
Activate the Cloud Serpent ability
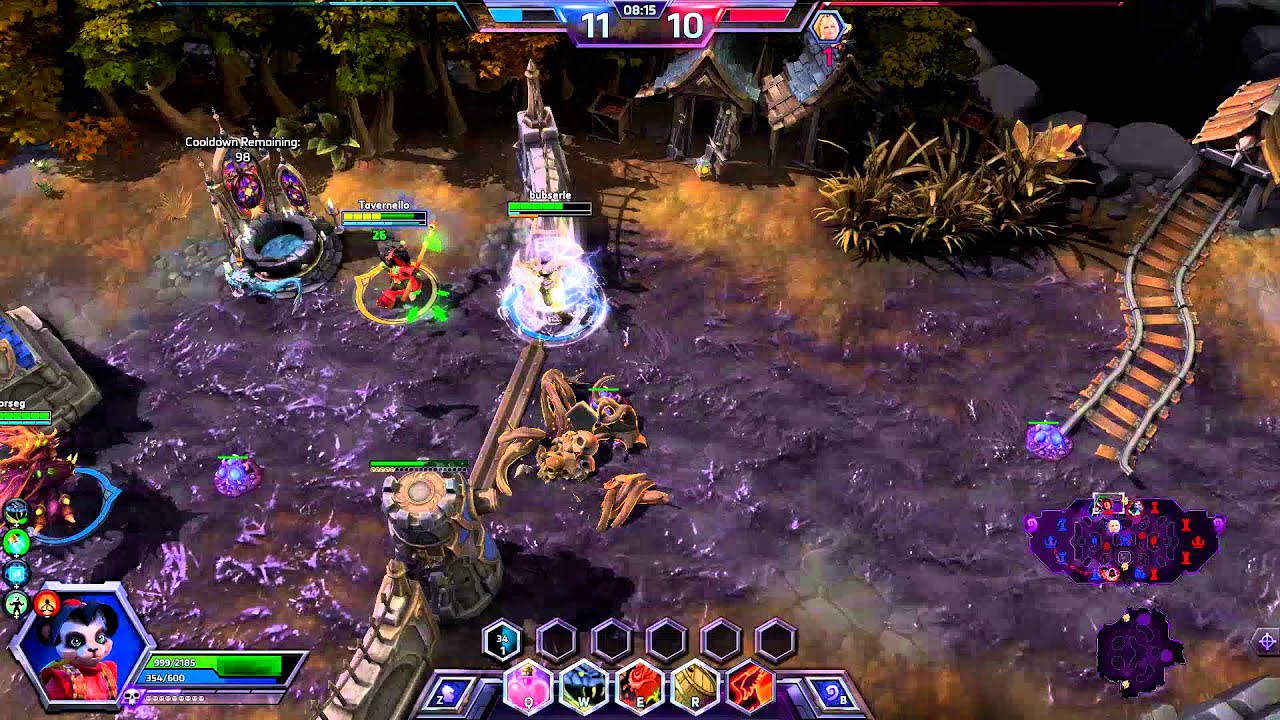coord(584,689)
